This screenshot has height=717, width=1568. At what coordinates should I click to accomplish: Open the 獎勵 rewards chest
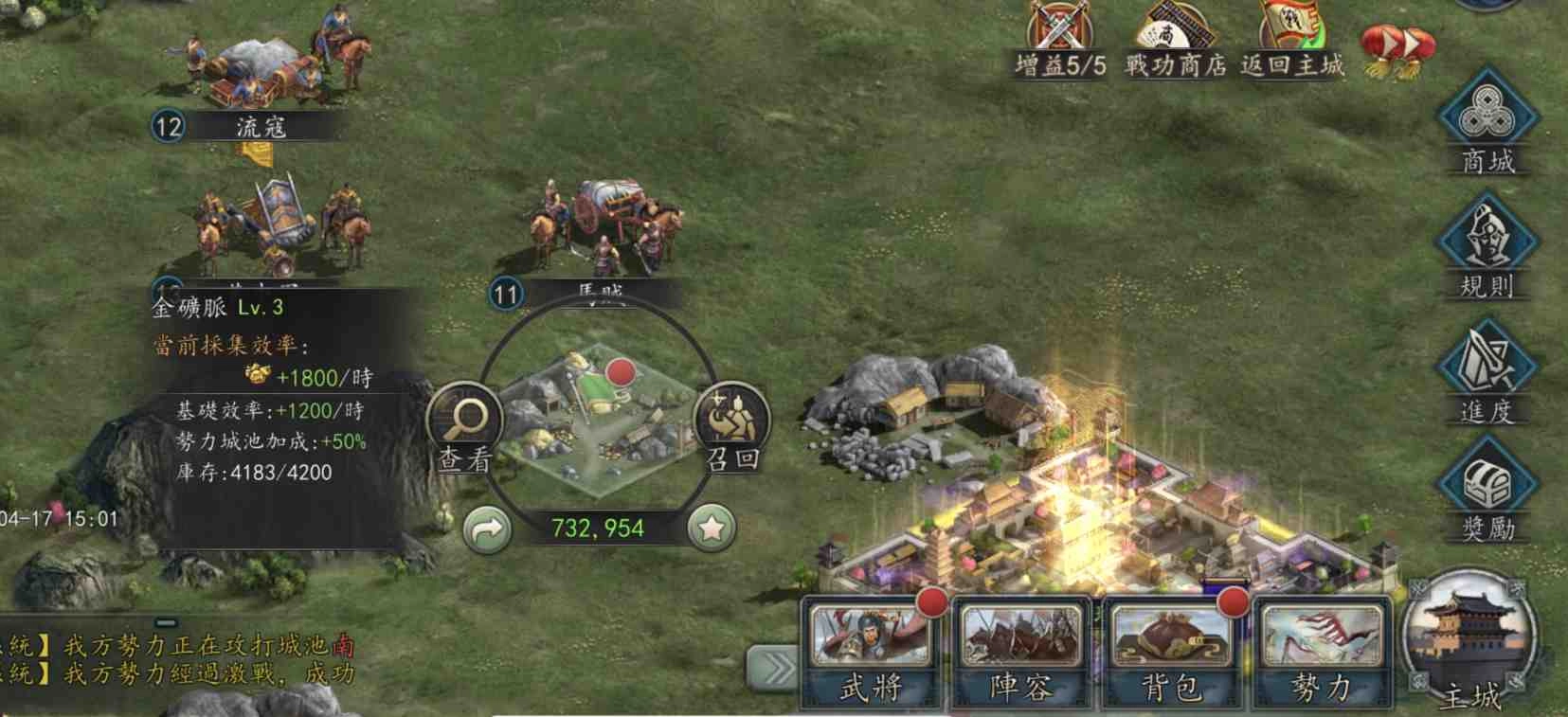[1487, 494]
